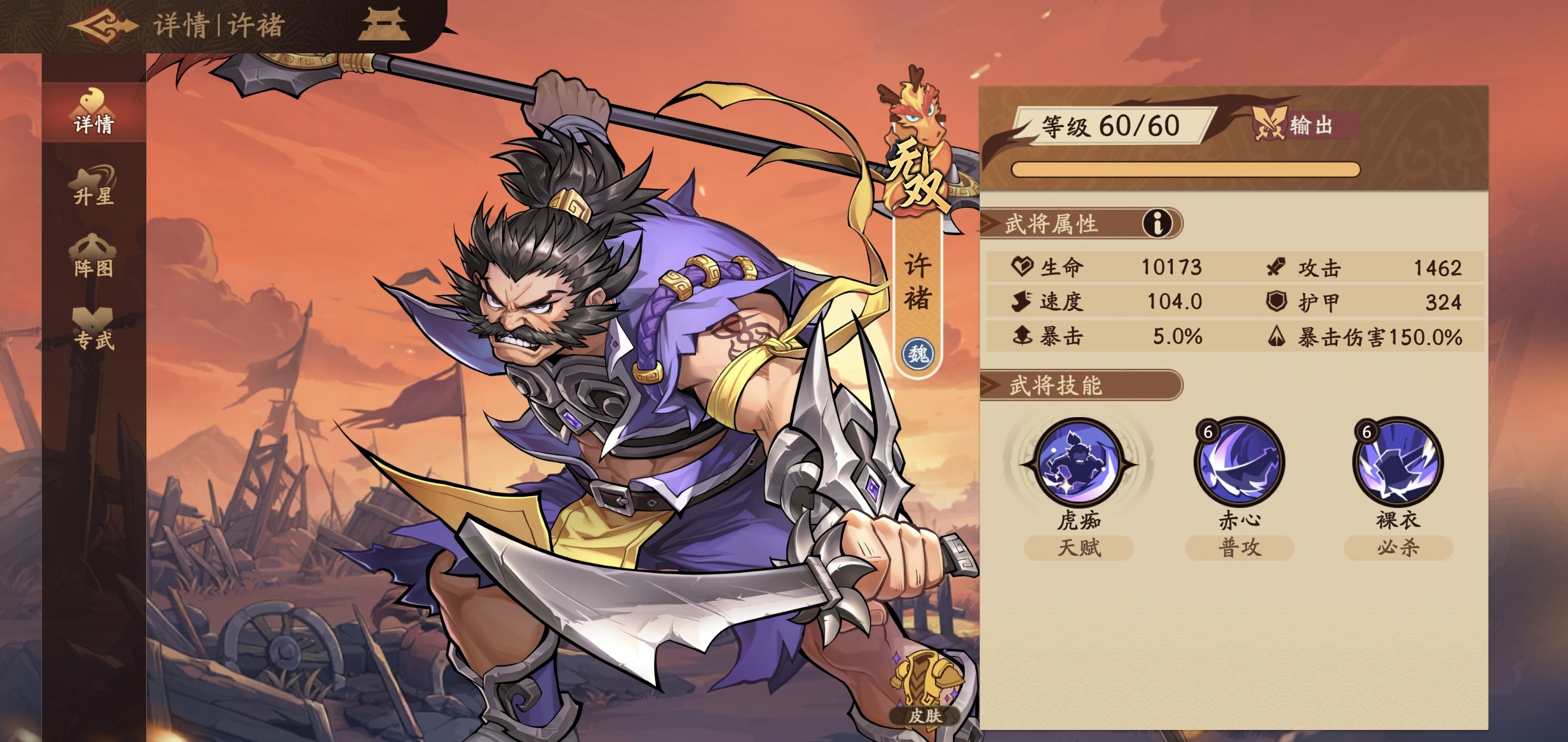This screenshot has height=742, width=1568.
Task: Click the shield icon beside 护甲 stat
Action: tap(1278, 302)
